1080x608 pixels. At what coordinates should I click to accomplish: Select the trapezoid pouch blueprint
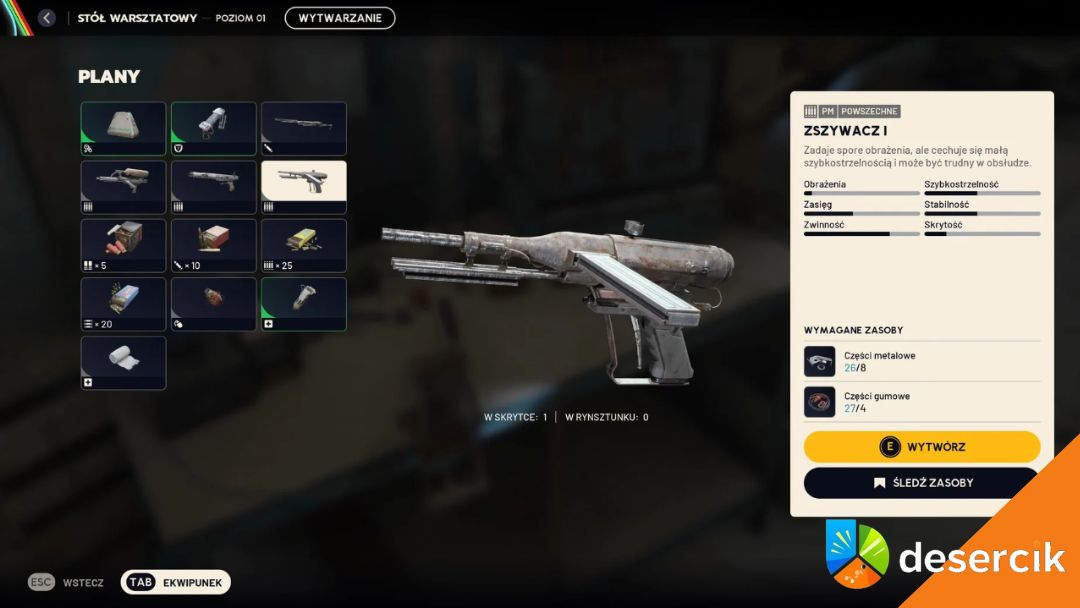[x=123, y=128]
